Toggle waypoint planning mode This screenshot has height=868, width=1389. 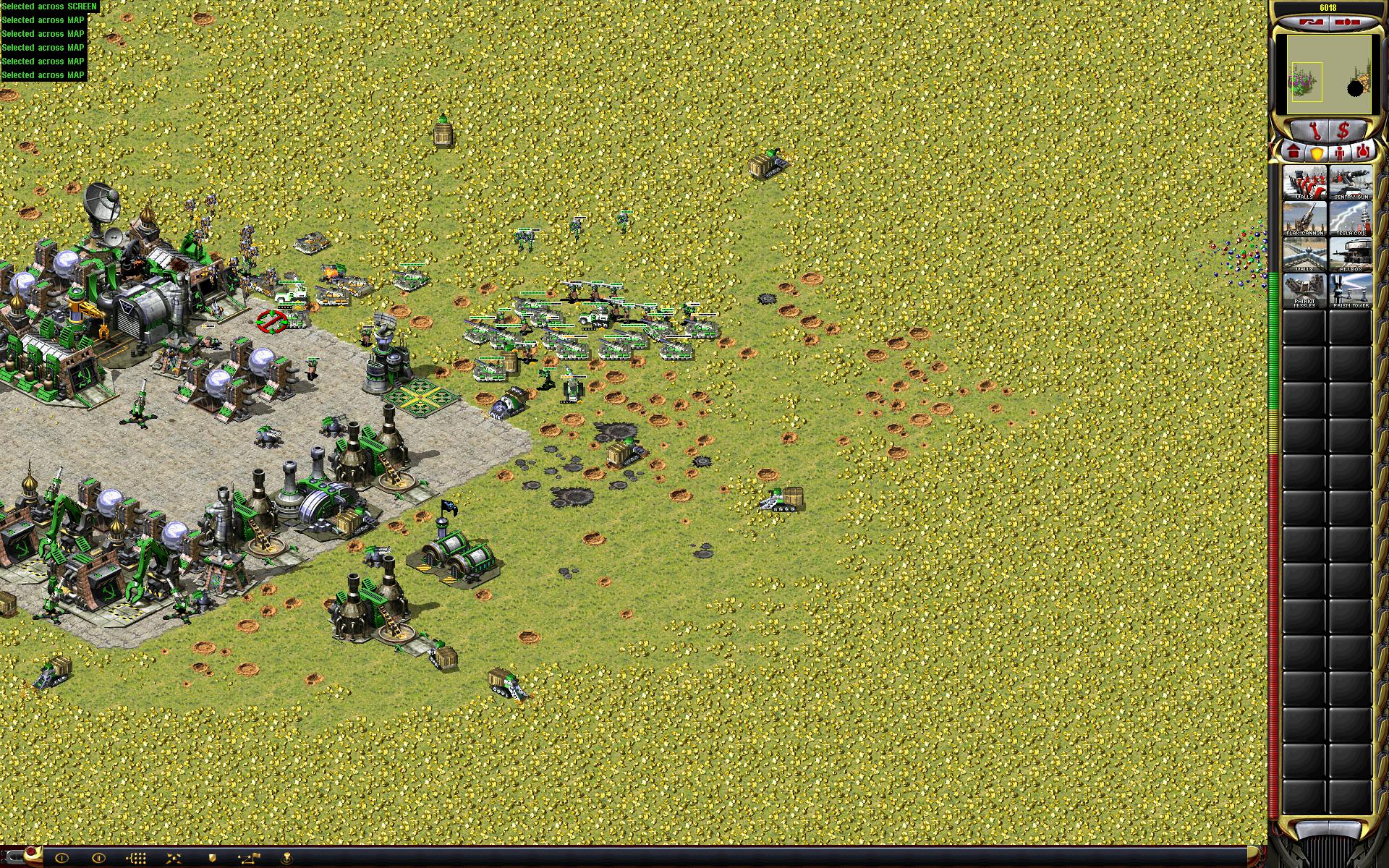point(250,858)
